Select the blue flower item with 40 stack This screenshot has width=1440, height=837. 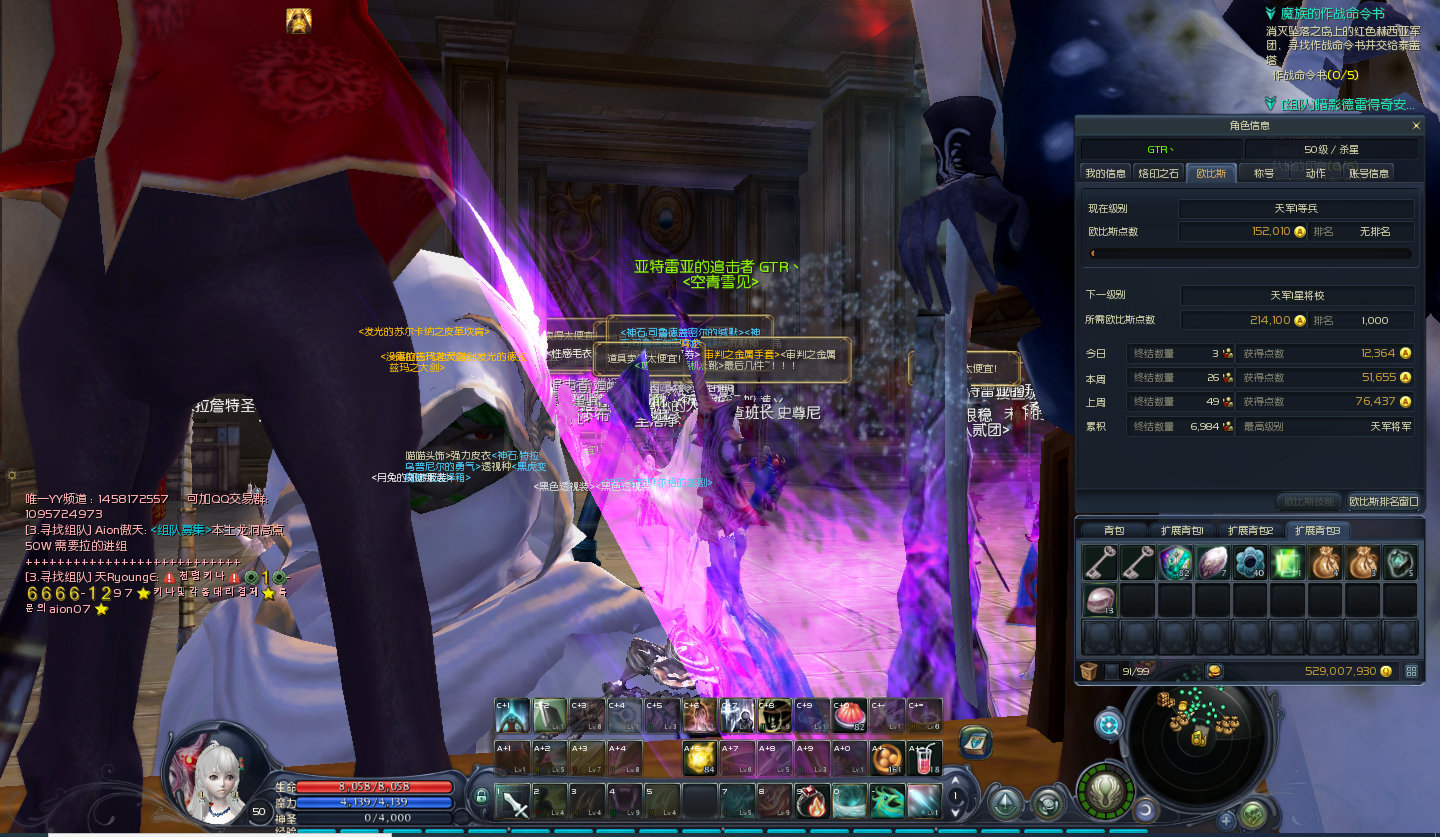1250,563
